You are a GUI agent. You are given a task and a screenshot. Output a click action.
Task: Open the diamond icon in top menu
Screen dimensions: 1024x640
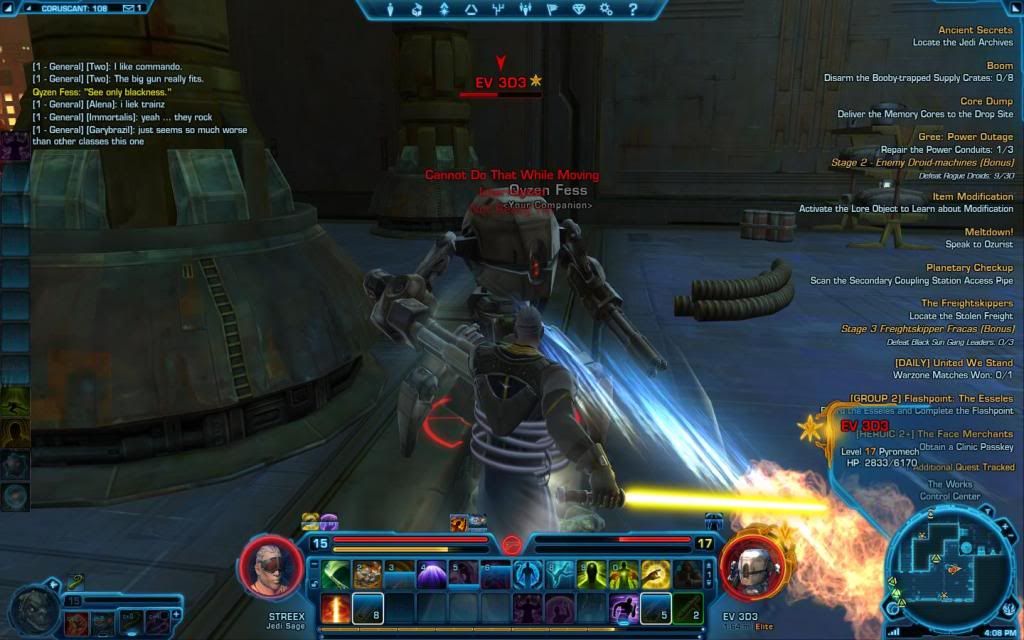coord(578,10)
